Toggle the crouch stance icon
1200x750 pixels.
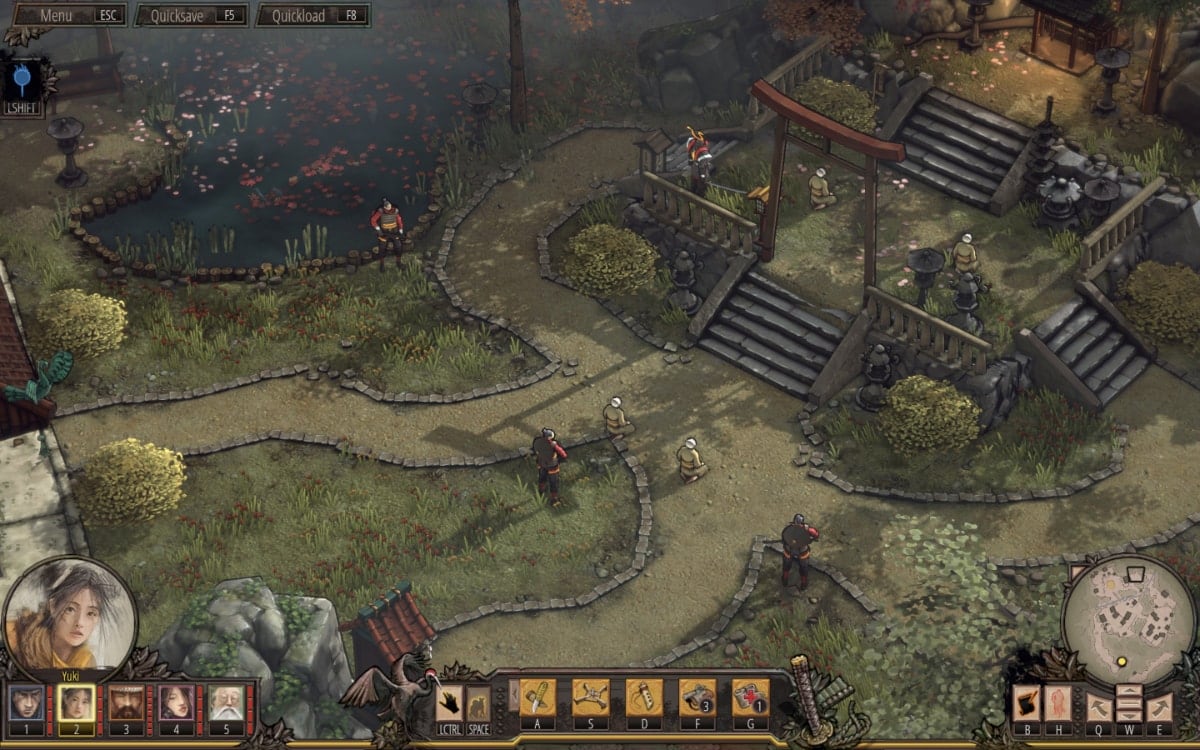[x=479, y=704]
